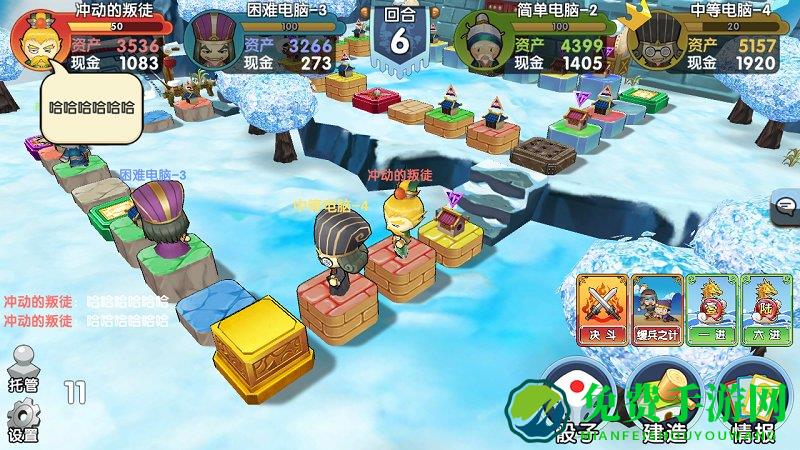Open the 设置 settings gear
The height and width of the screenshot is (450, 800).
click(x=23, y=420)
